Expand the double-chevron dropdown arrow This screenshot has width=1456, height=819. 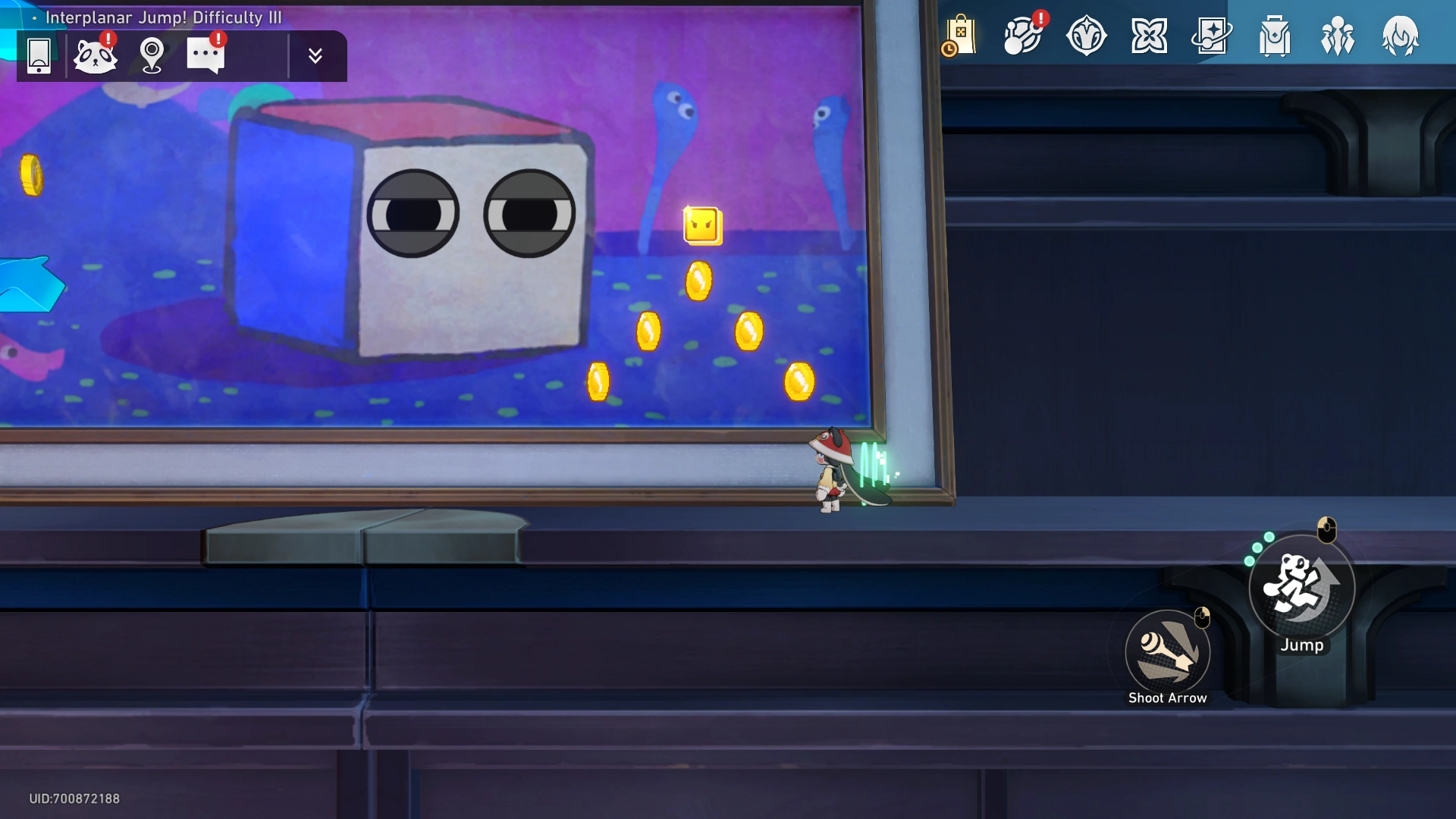(315, 55)
